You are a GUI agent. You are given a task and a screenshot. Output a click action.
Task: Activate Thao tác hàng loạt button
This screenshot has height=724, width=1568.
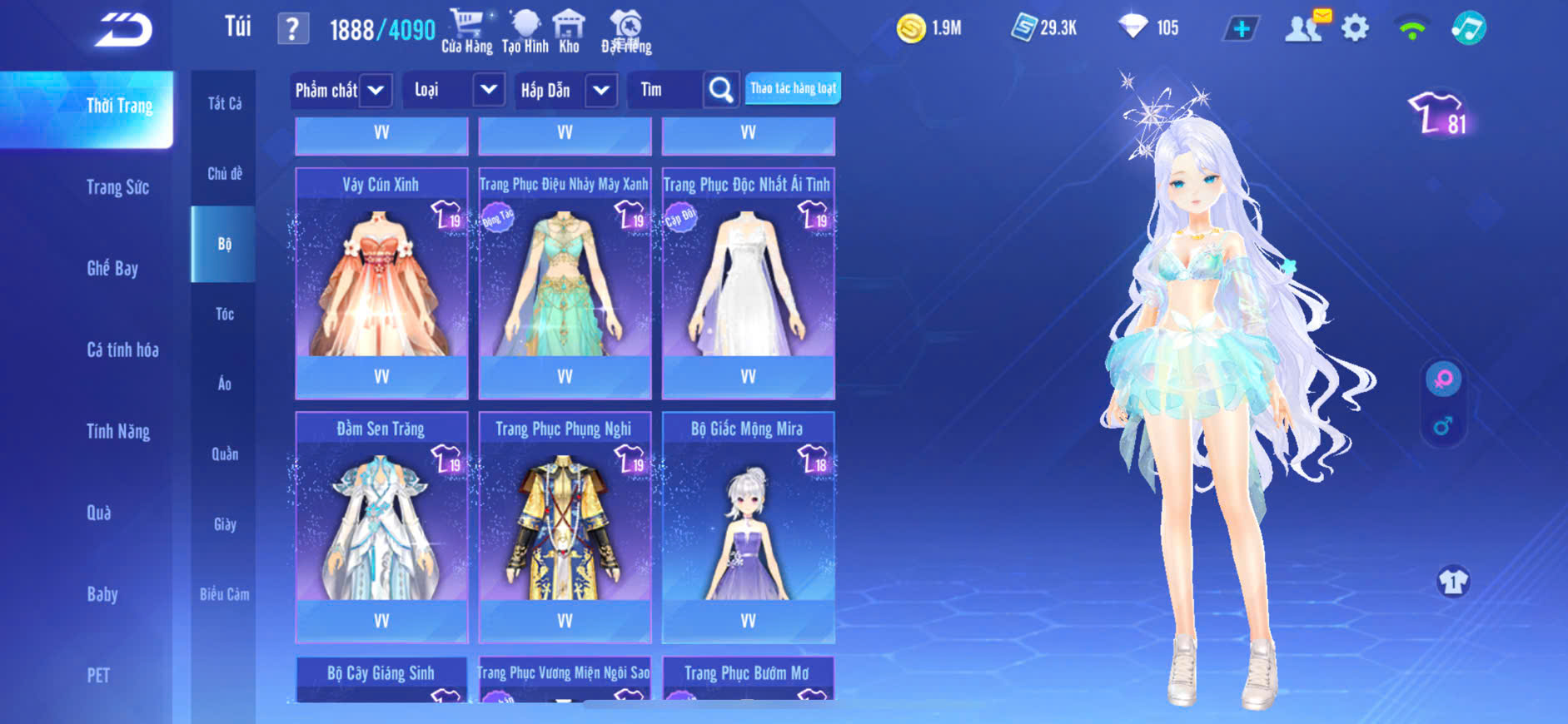[x=793, y=88]
